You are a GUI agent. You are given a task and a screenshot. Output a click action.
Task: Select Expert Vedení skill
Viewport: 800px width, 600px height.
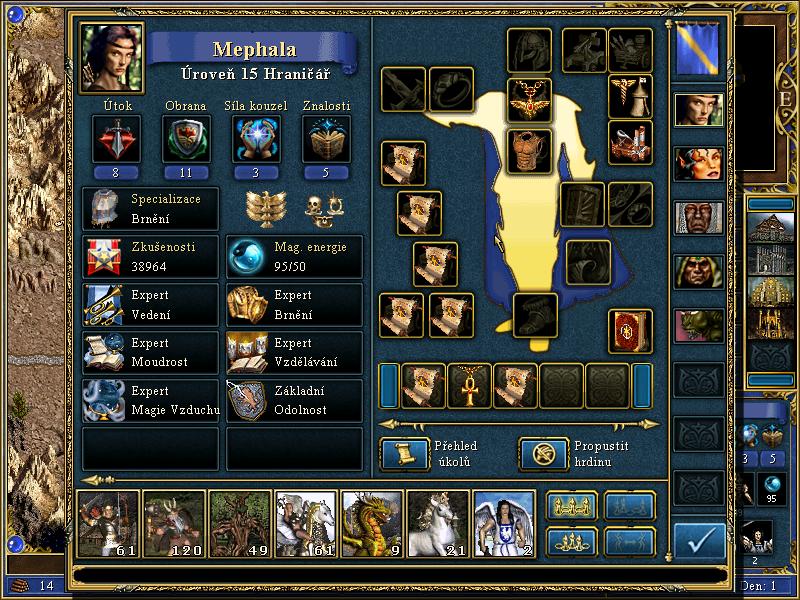click(150, 305)
